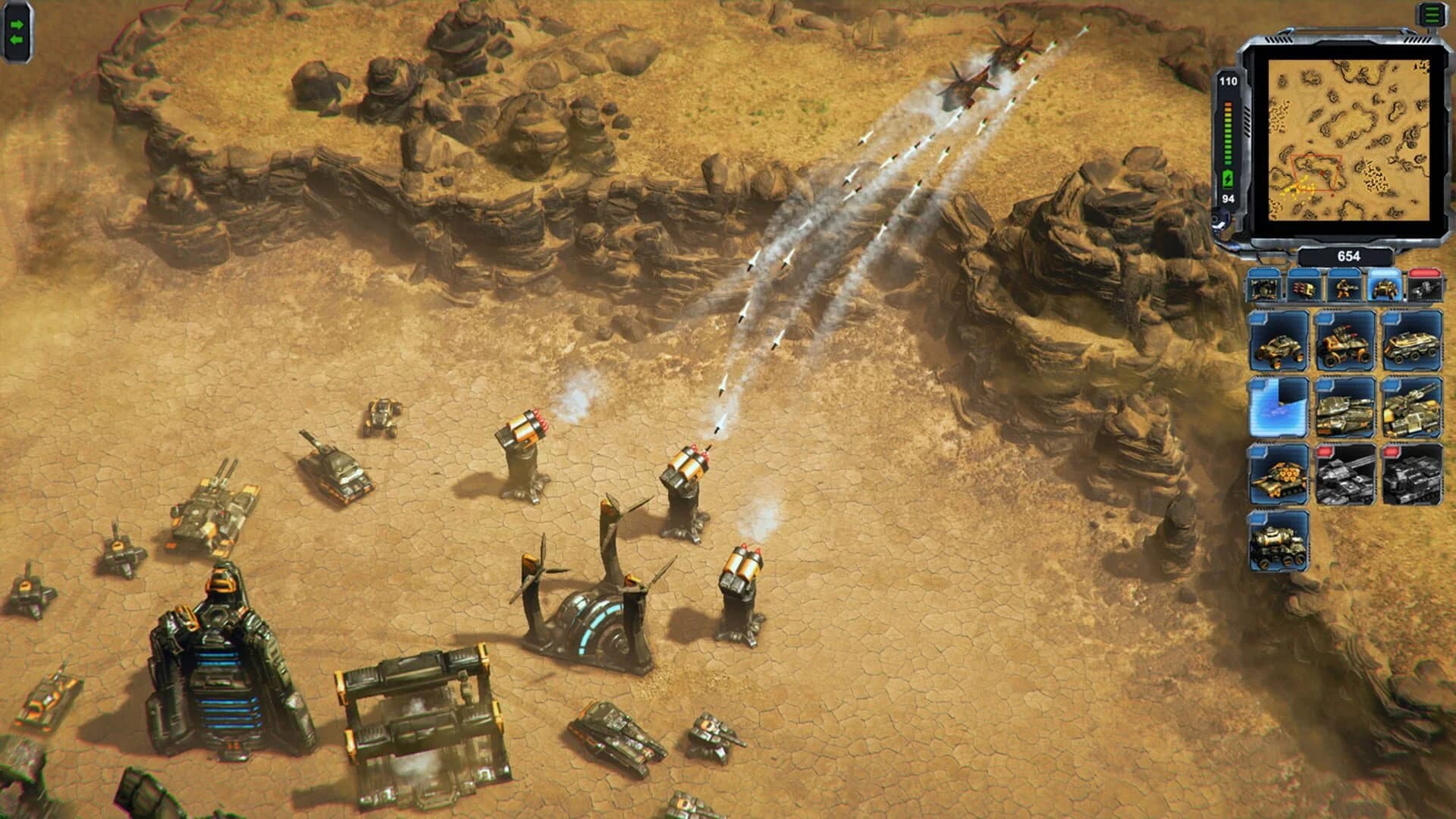Activate the blue building placement blueprint

pyautogui.click(x=1280, y=407)
